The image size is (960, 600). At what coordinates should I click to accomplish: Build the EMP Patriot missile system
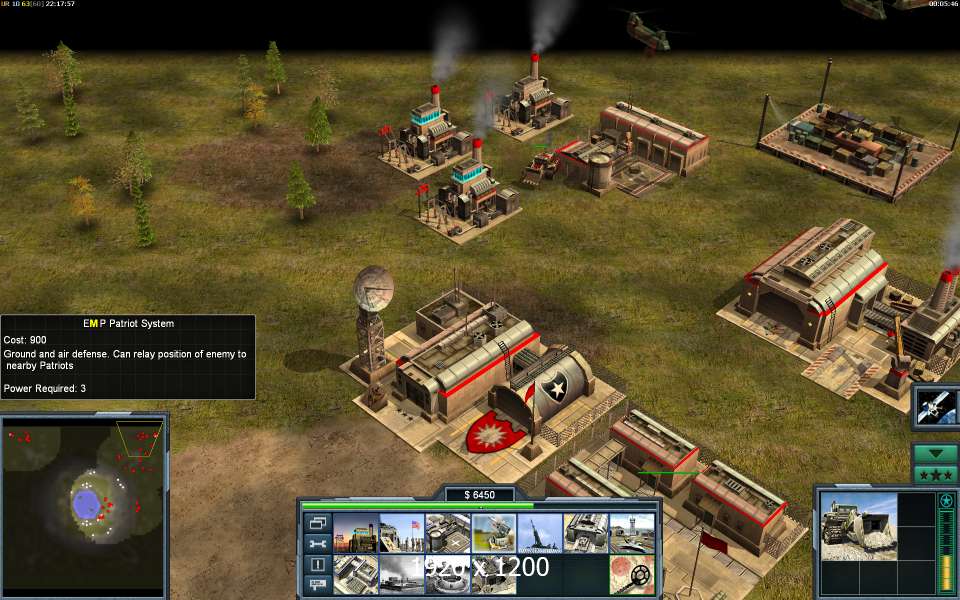(493, 533)
